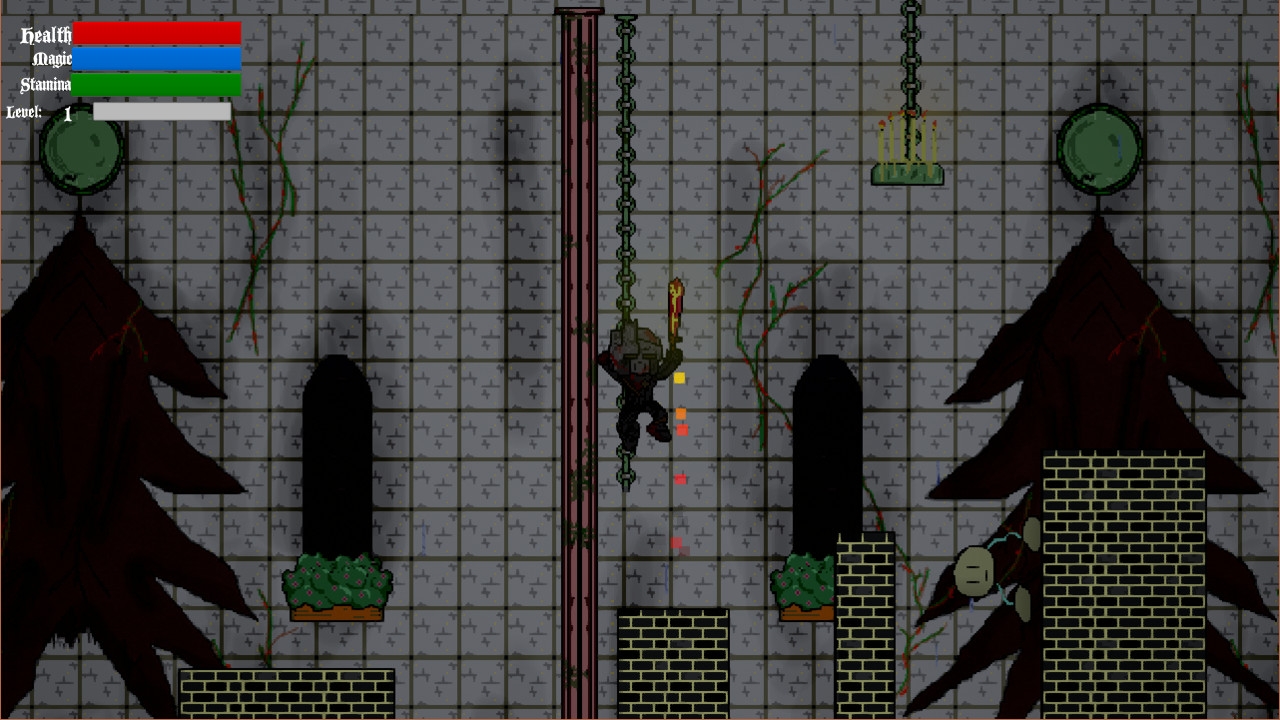Screen dimensions: 1280x720
Task: Click the tall pink striped pillar
Action: pyautogui.click(x=578, y=360)
